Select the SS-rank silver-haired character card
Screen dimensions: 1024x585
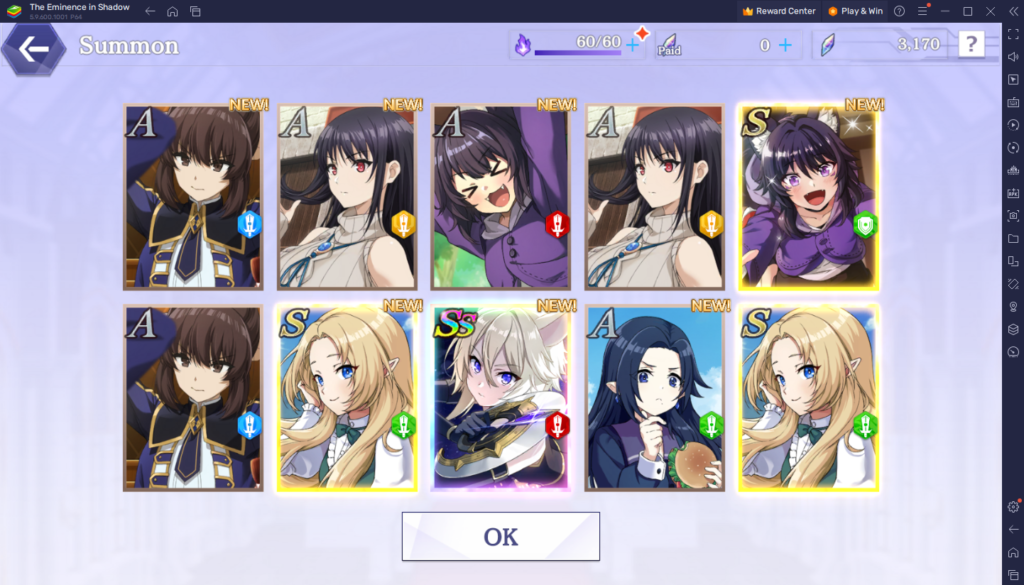pos(500,398)
